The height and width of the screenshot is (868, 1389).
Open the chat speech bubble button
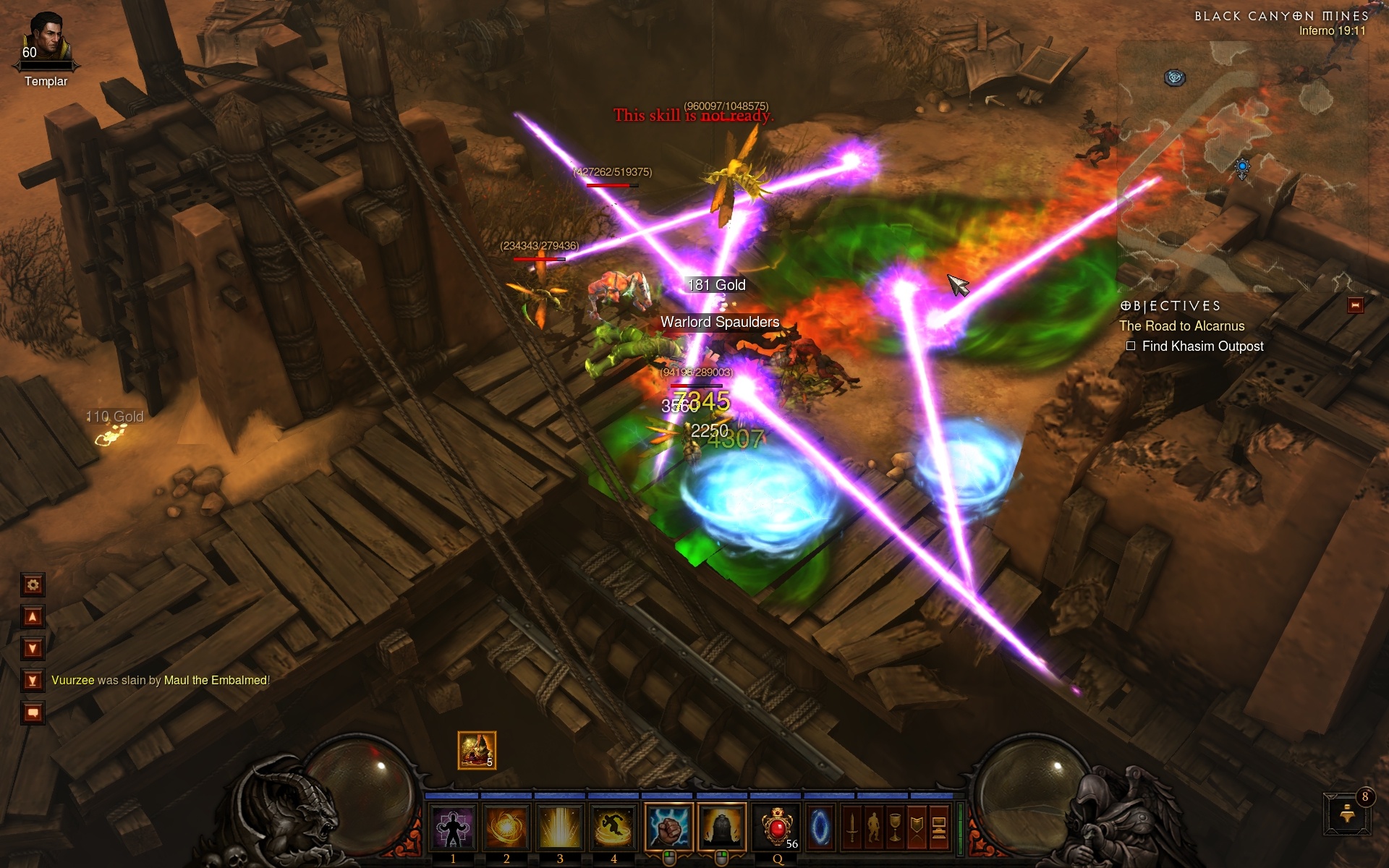[33, 713]
